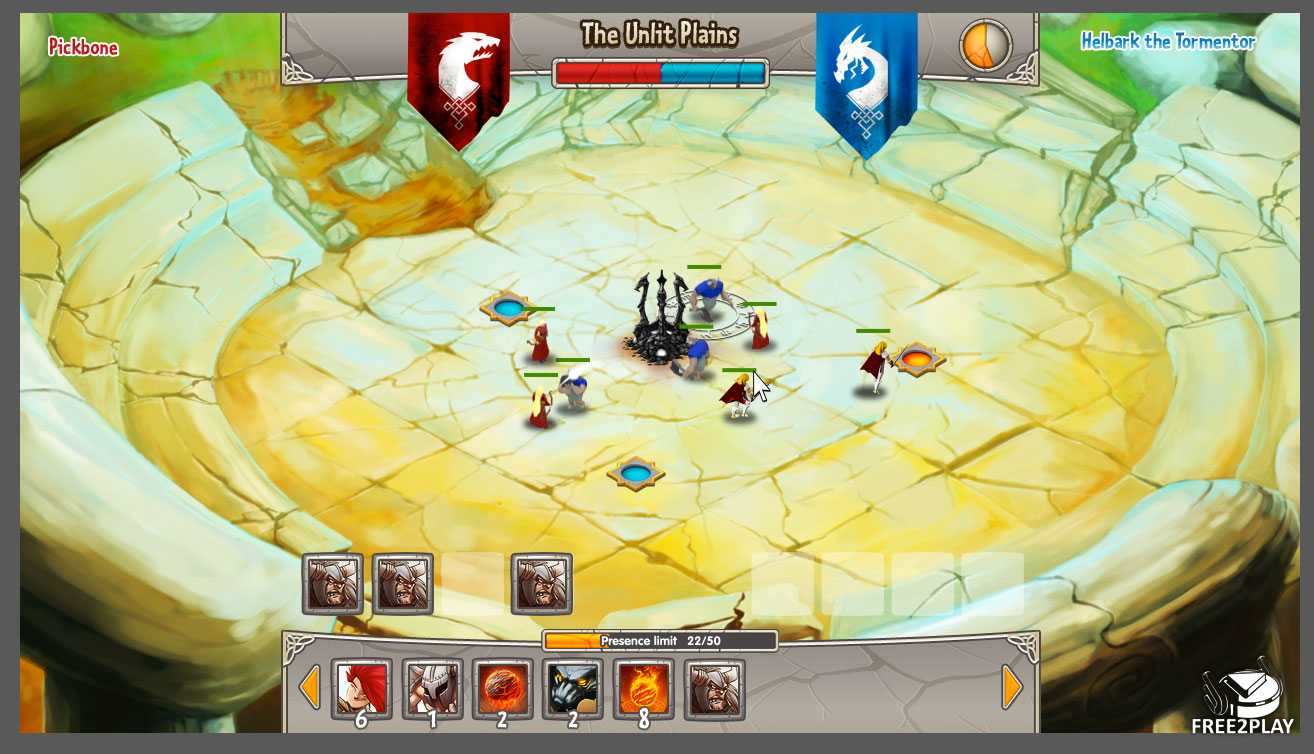
Task: Select the dark beast with glowing eyes
Action: click(573, 689)
